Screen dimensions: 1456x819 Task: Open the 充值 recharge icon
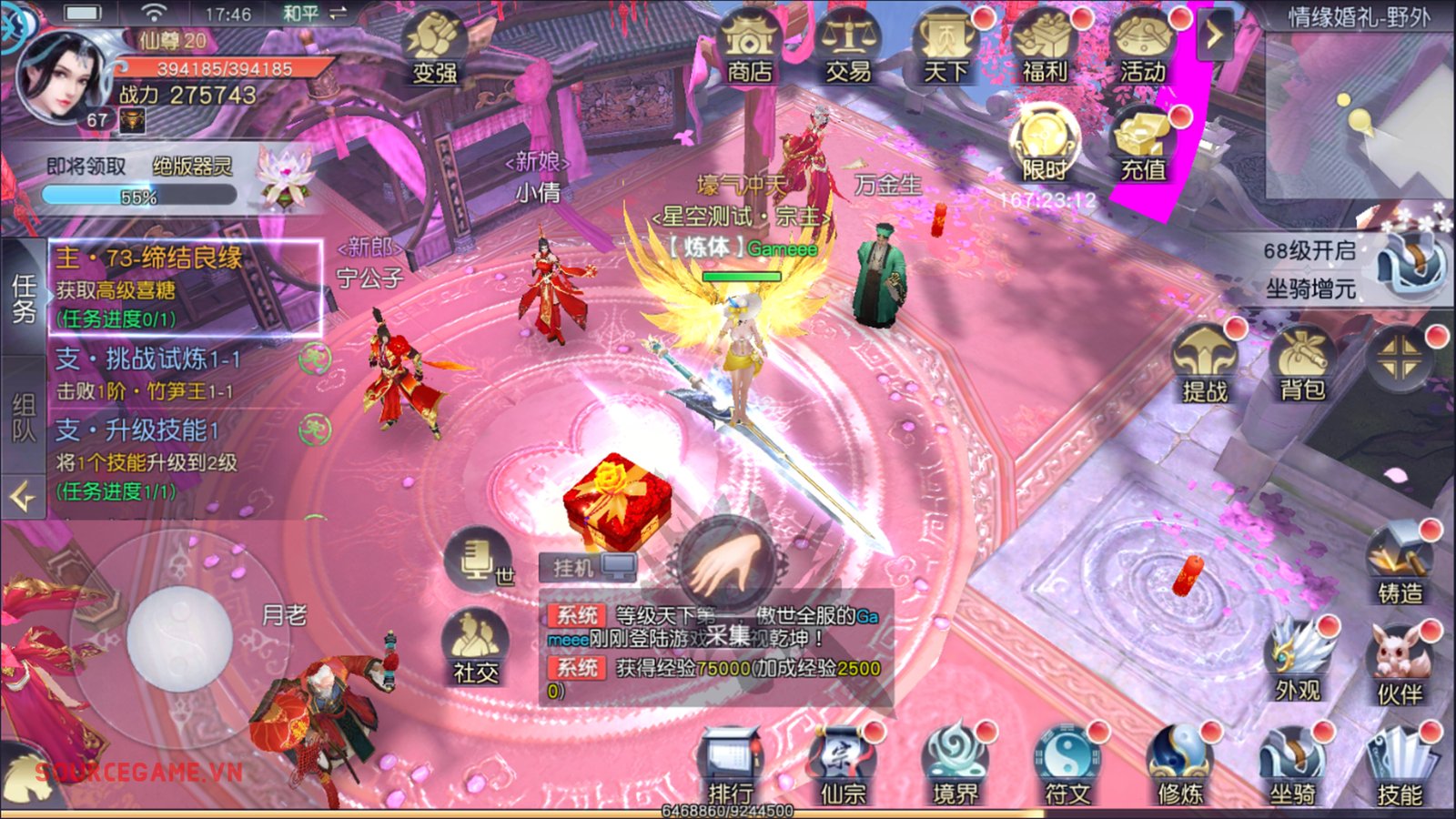click(1143, 146)
